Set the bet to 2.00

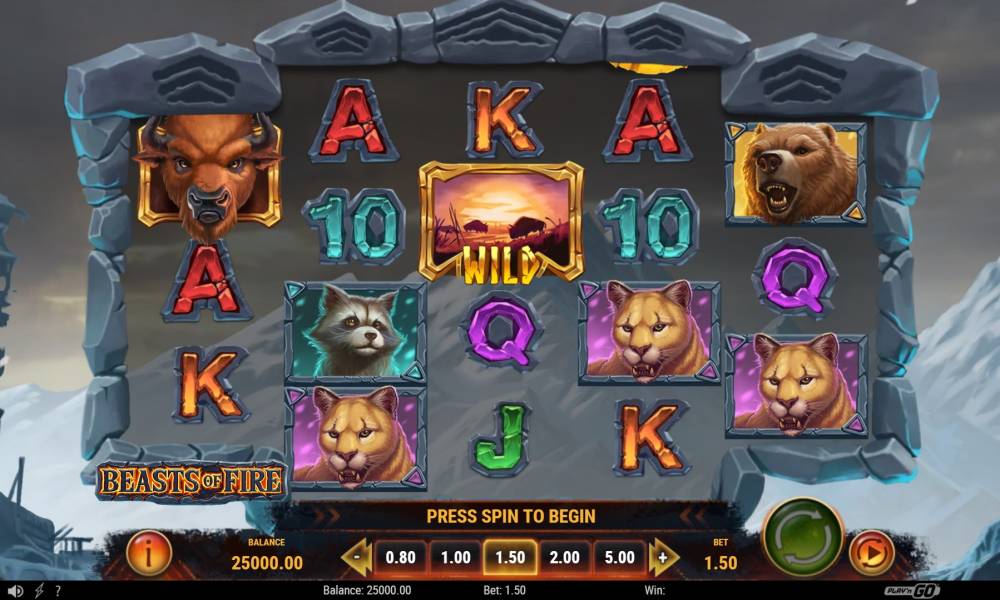(564, 557)
